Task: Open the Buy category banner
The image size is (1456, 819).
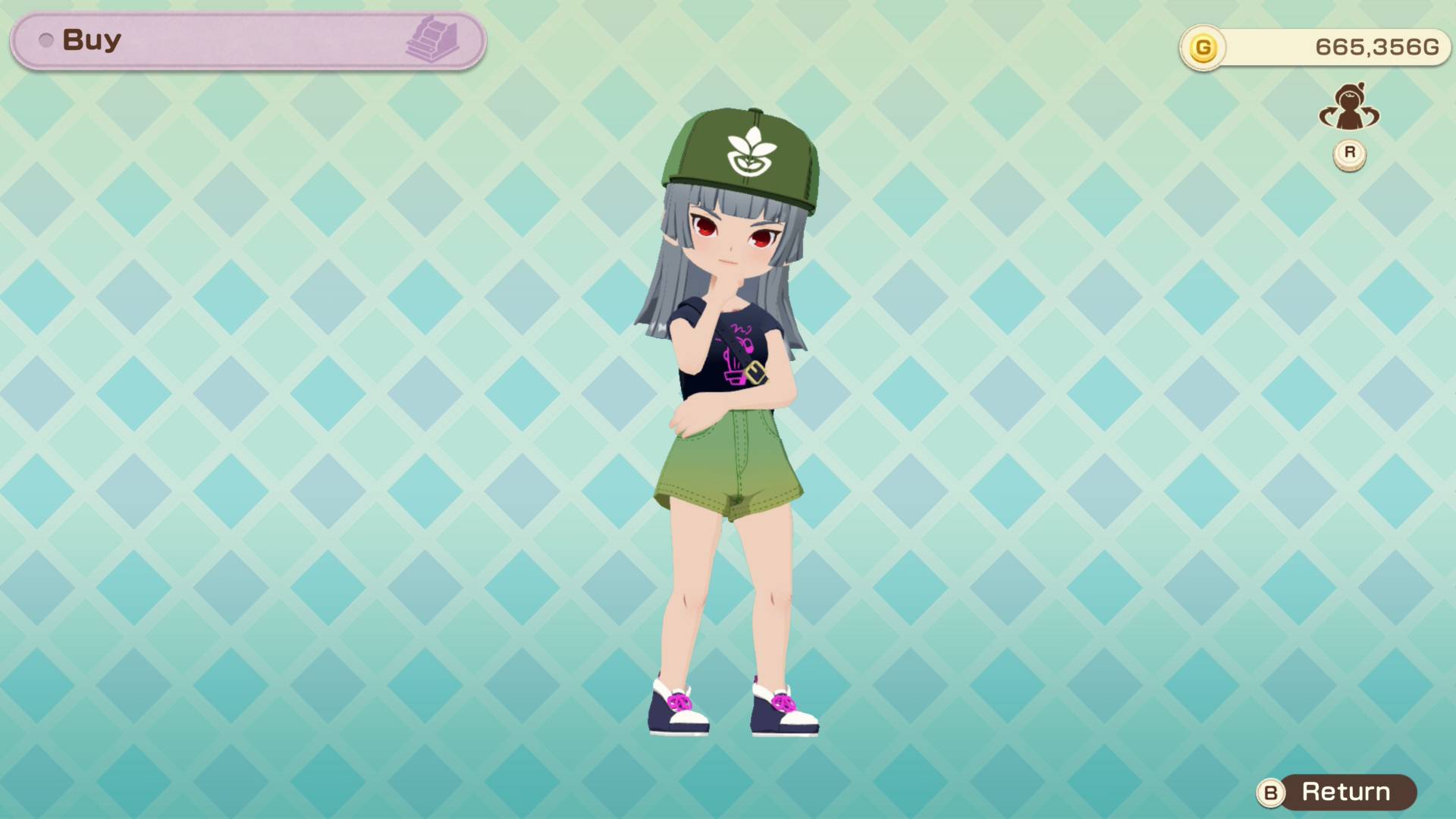Action: click(x=246, y=39)
